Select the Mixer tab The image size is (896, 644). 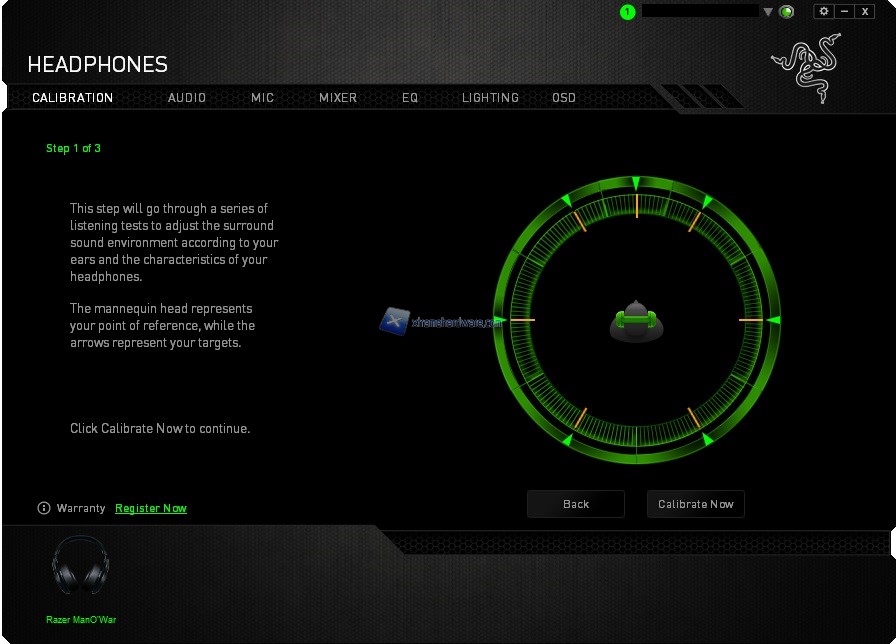tap(338, 98)
